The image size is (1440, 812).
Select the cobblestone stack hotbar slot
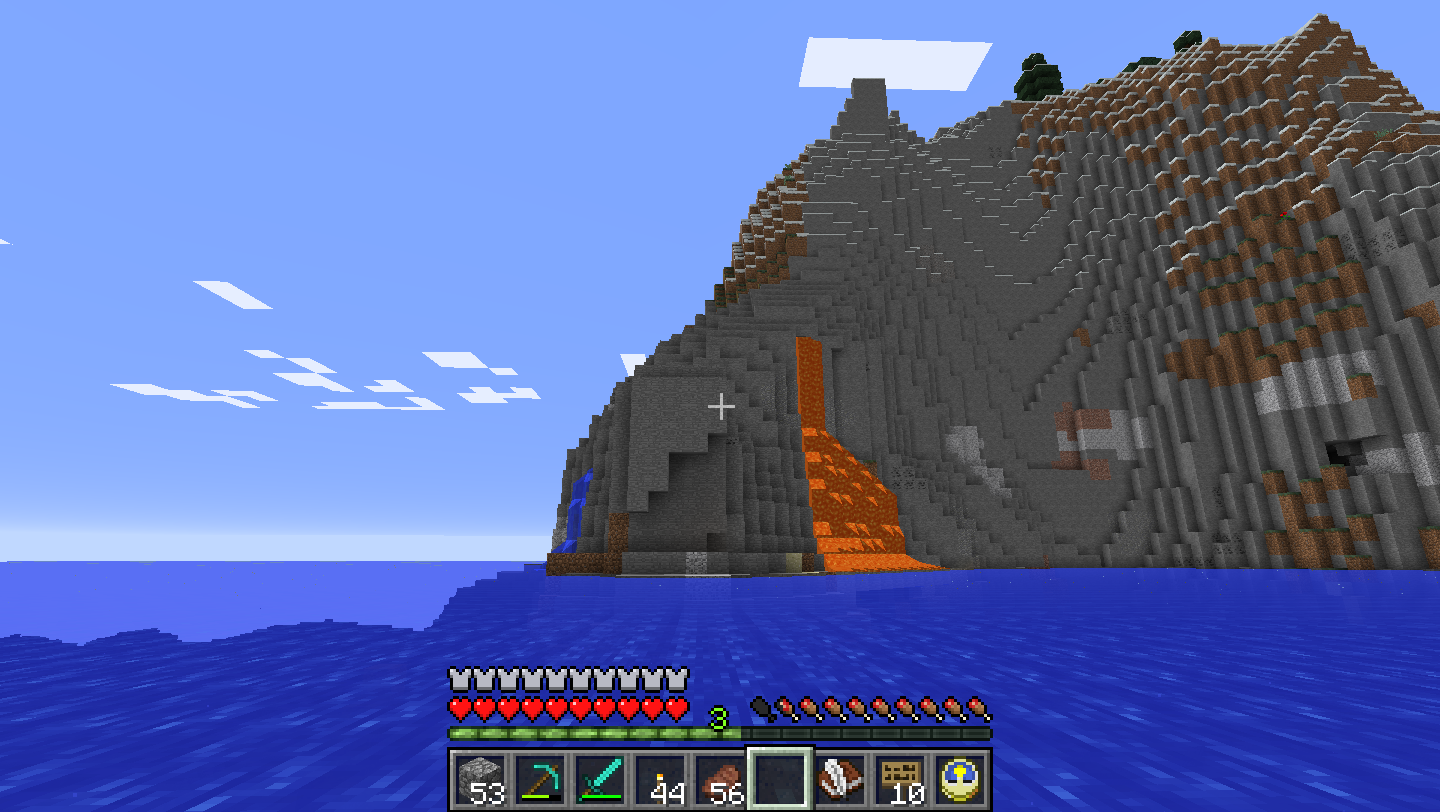pyautogui.click(x=480, y=778)
